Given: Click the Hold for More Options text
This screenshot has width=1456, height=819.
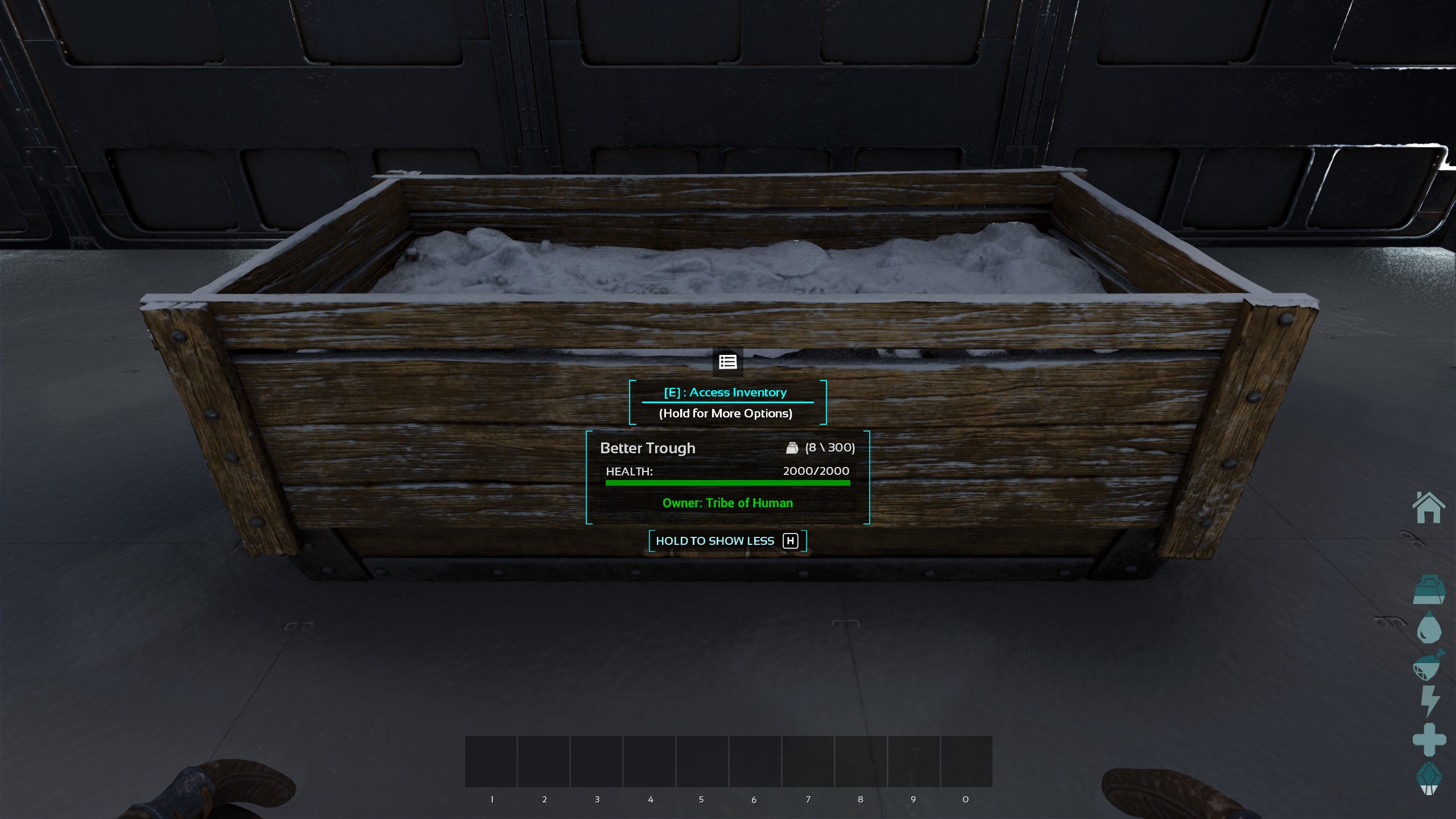Looking at the screenshot, I should click(x=726, y=413).
